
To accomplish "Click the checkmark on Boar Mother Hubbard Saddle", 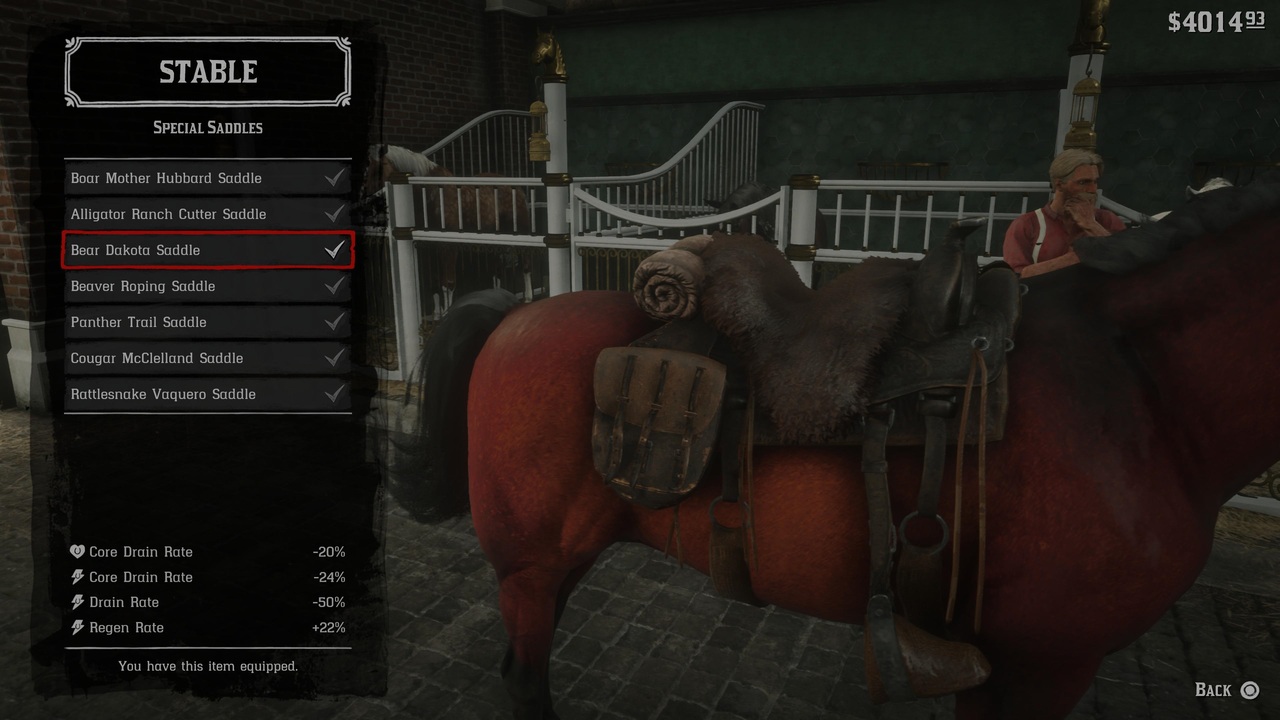I will coord(335,177).
